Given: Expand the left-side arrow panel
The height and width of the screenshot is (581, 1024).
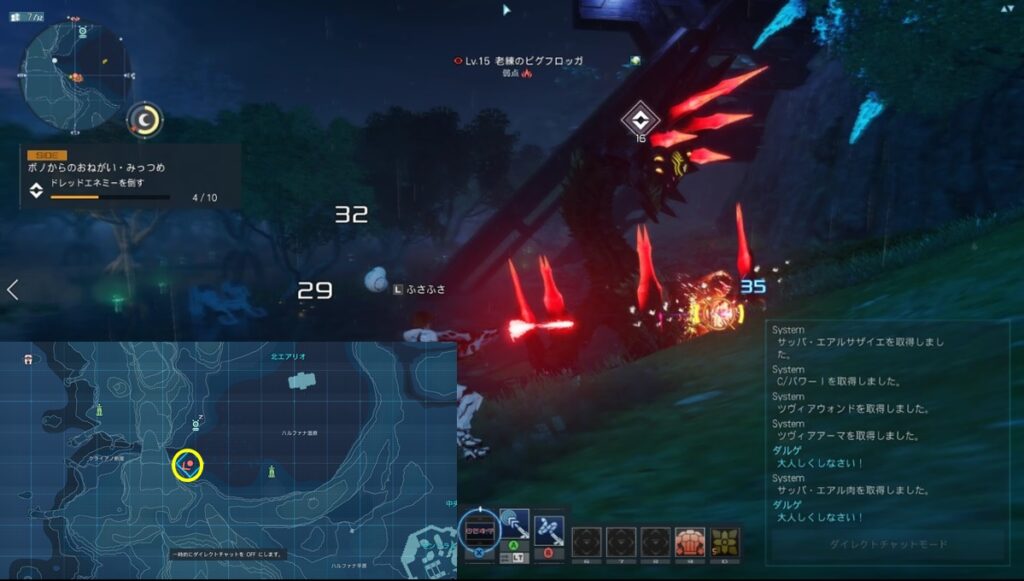Looking at the screenshot, I should (x=12, y=290).
